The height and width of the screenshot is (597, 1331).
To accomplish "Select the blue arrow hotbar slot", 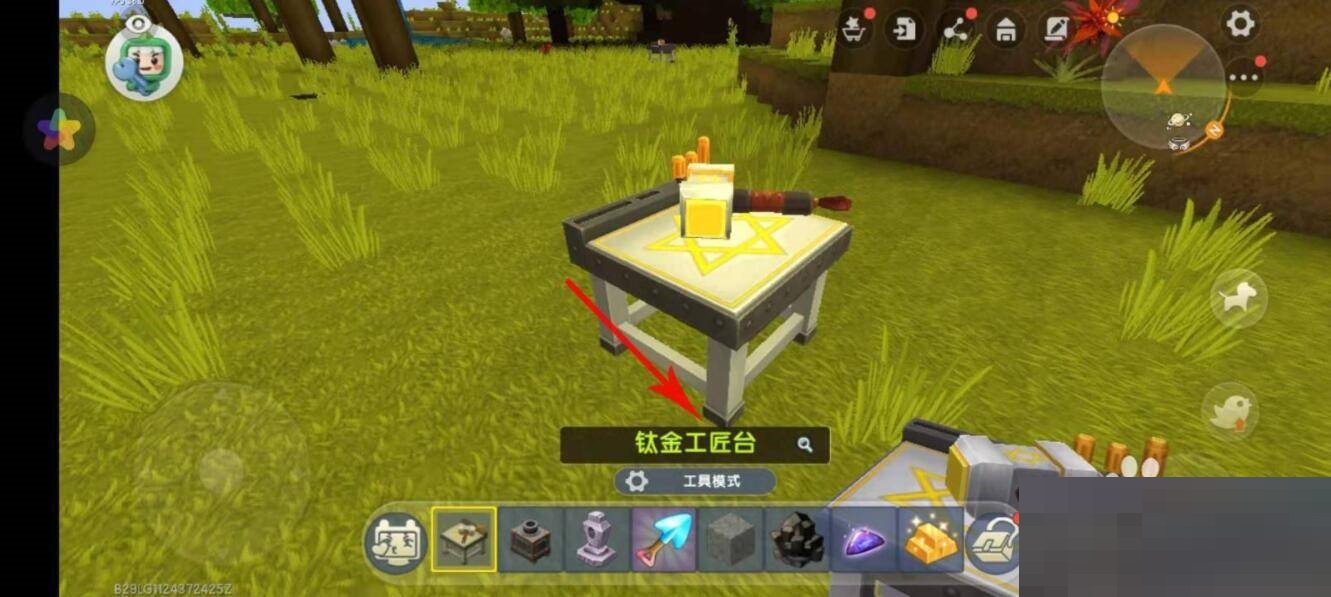I will tap(663, 540).
